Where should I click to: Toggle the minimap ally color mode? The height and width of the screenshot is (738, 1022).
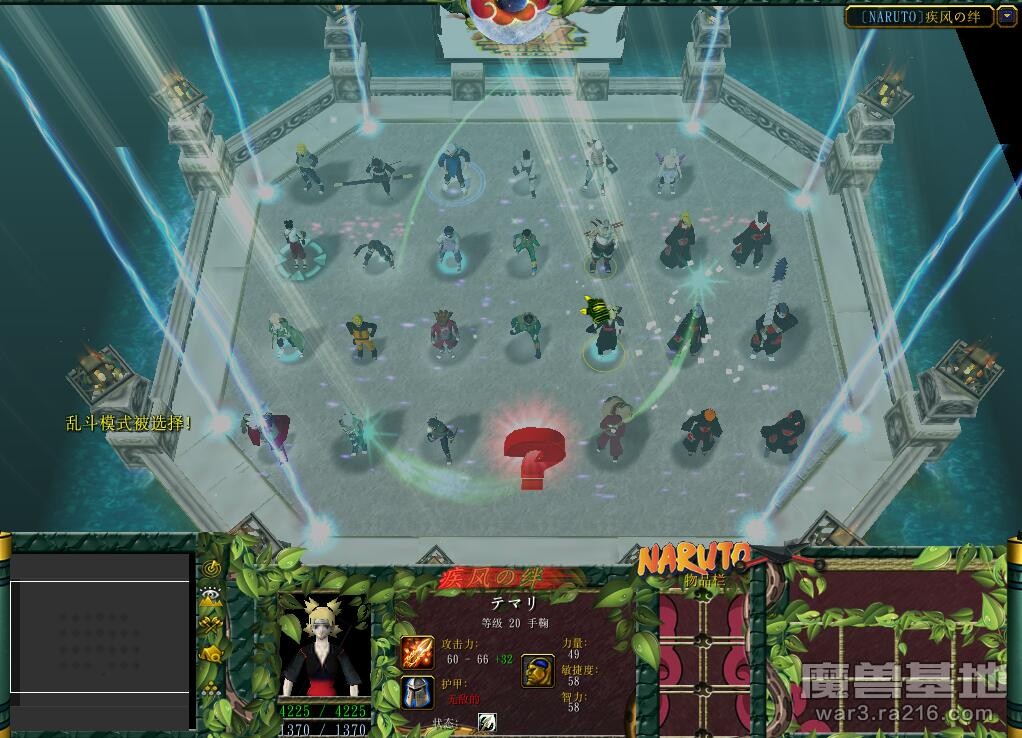click(x=211, y=625)
